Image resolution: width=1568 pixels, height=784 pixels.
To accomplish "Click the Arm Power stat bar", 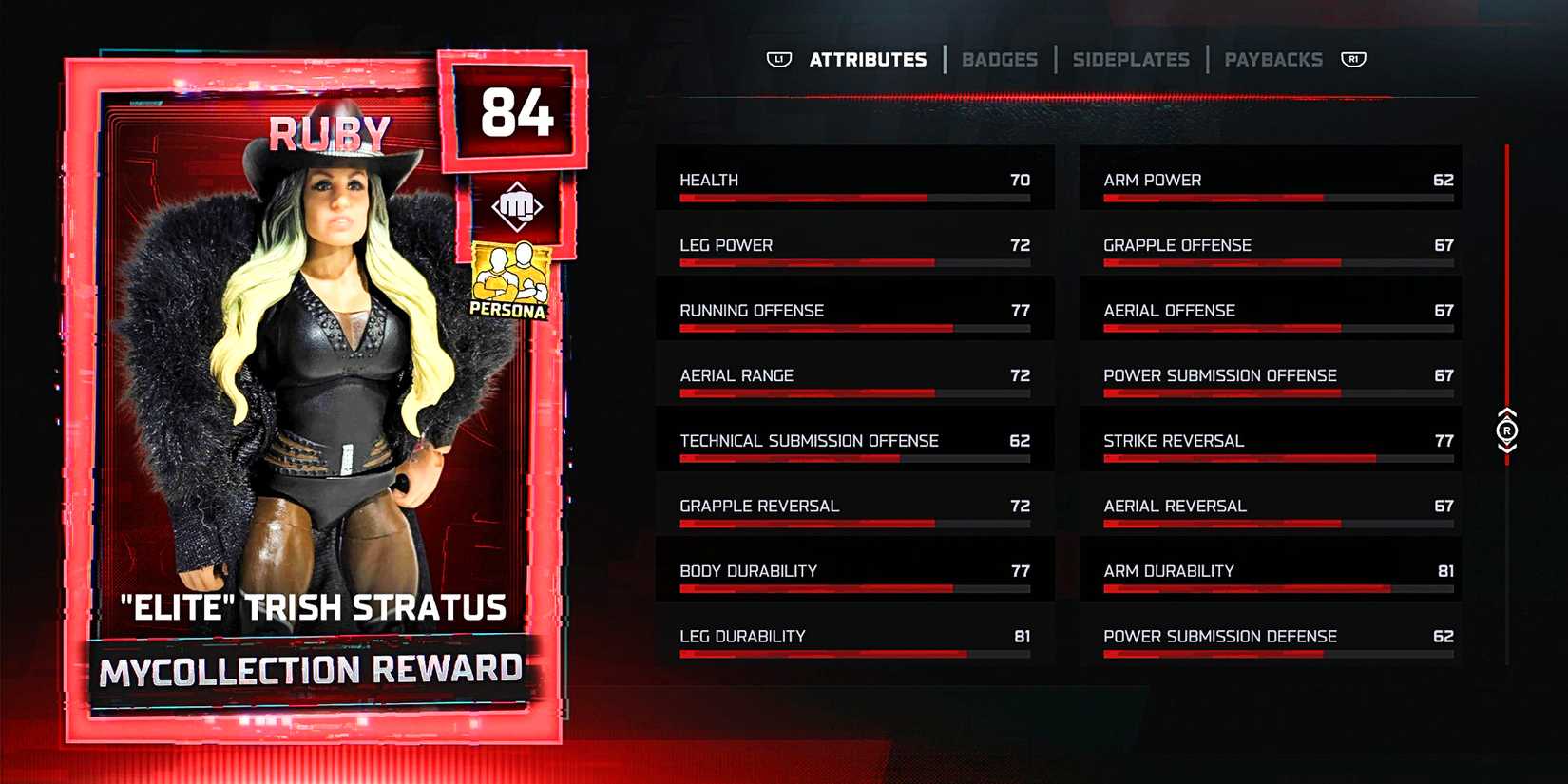I will (1278, 197).
